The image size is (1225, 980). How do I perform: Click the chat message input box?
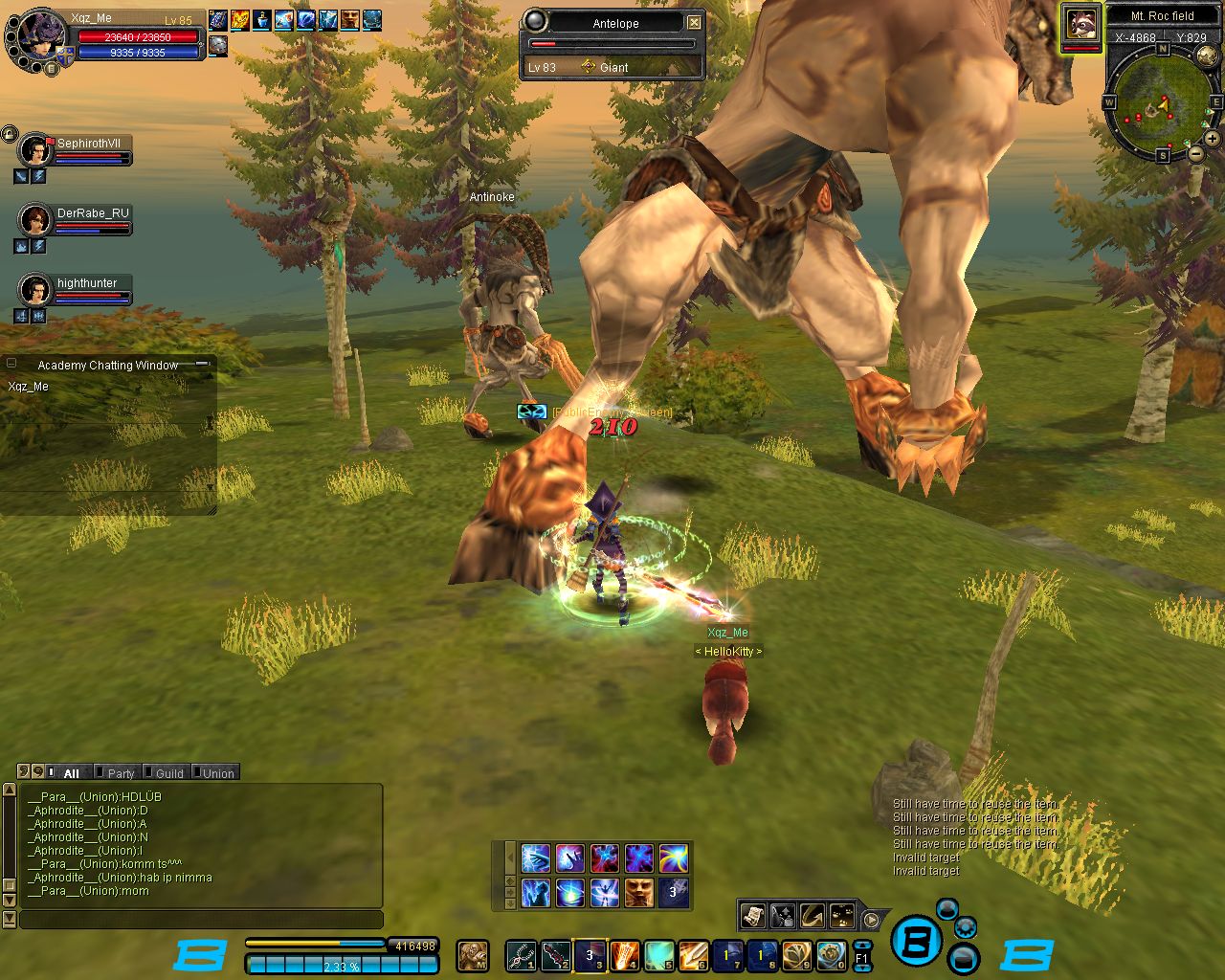201,920
